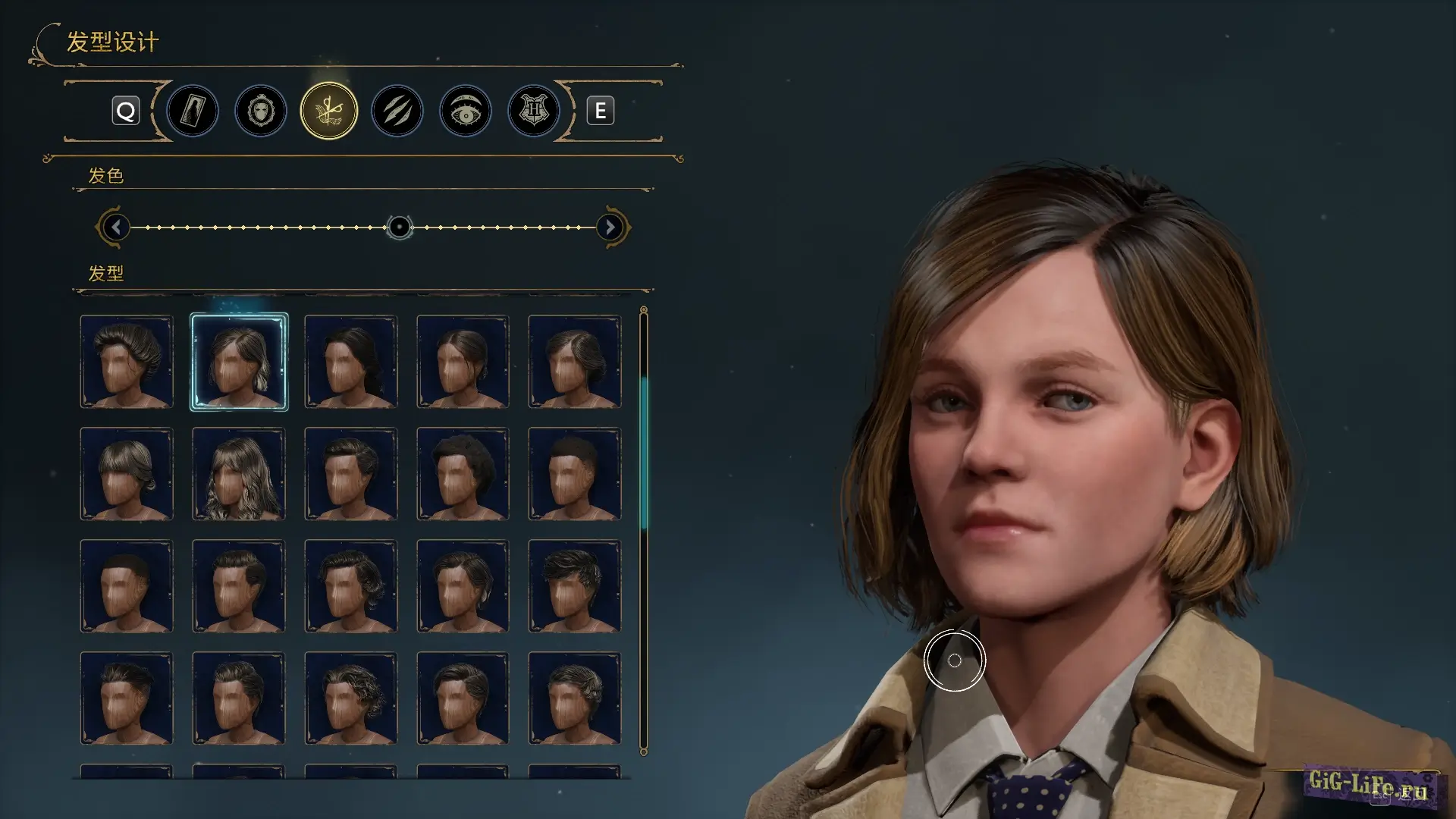Select the Hogwarts crest category icon
The image size is (1456, 819).
tap(533, 111)
